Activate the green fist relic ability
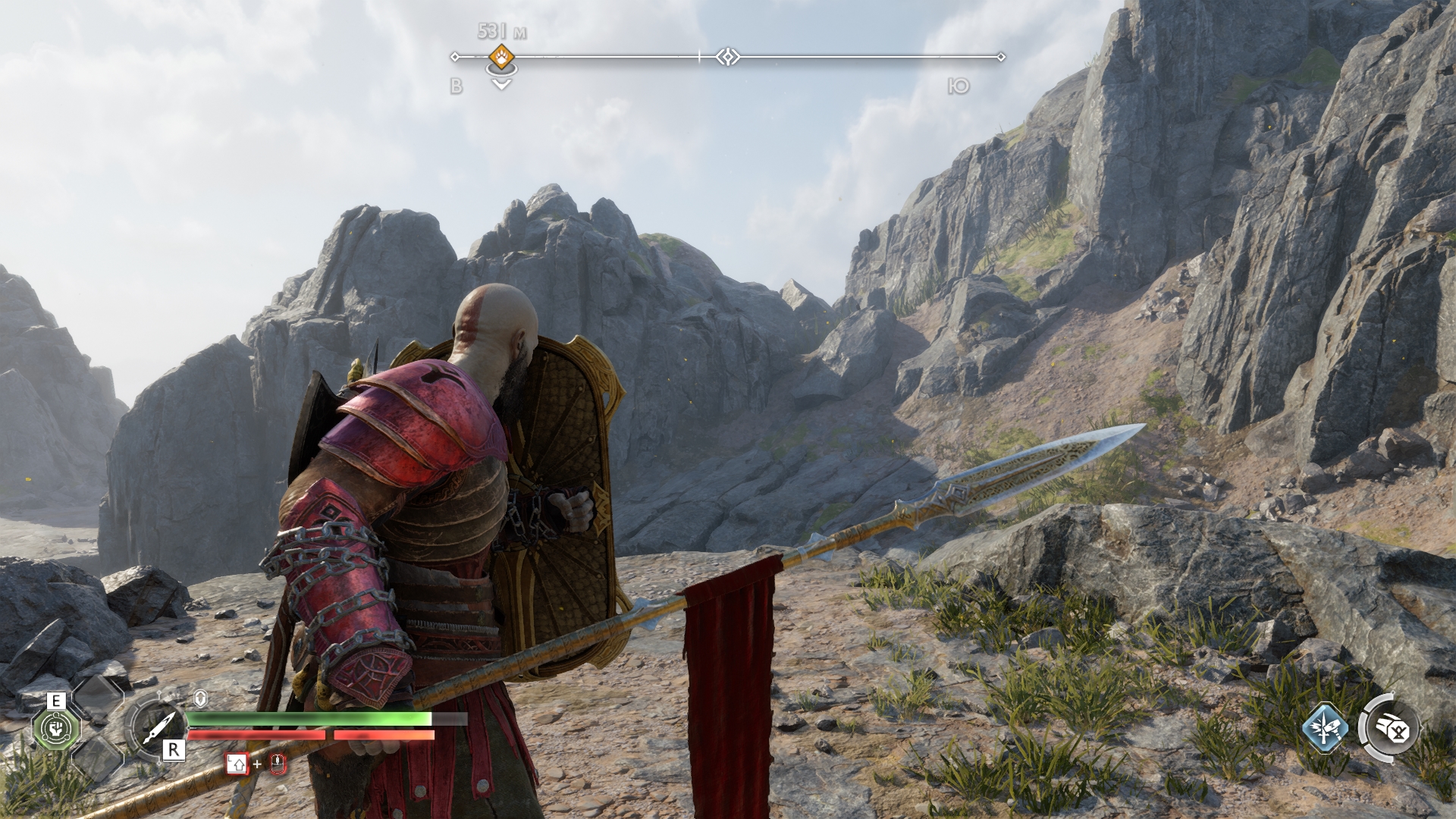Screen dimensions: 1456x819 tap(55, 730)
